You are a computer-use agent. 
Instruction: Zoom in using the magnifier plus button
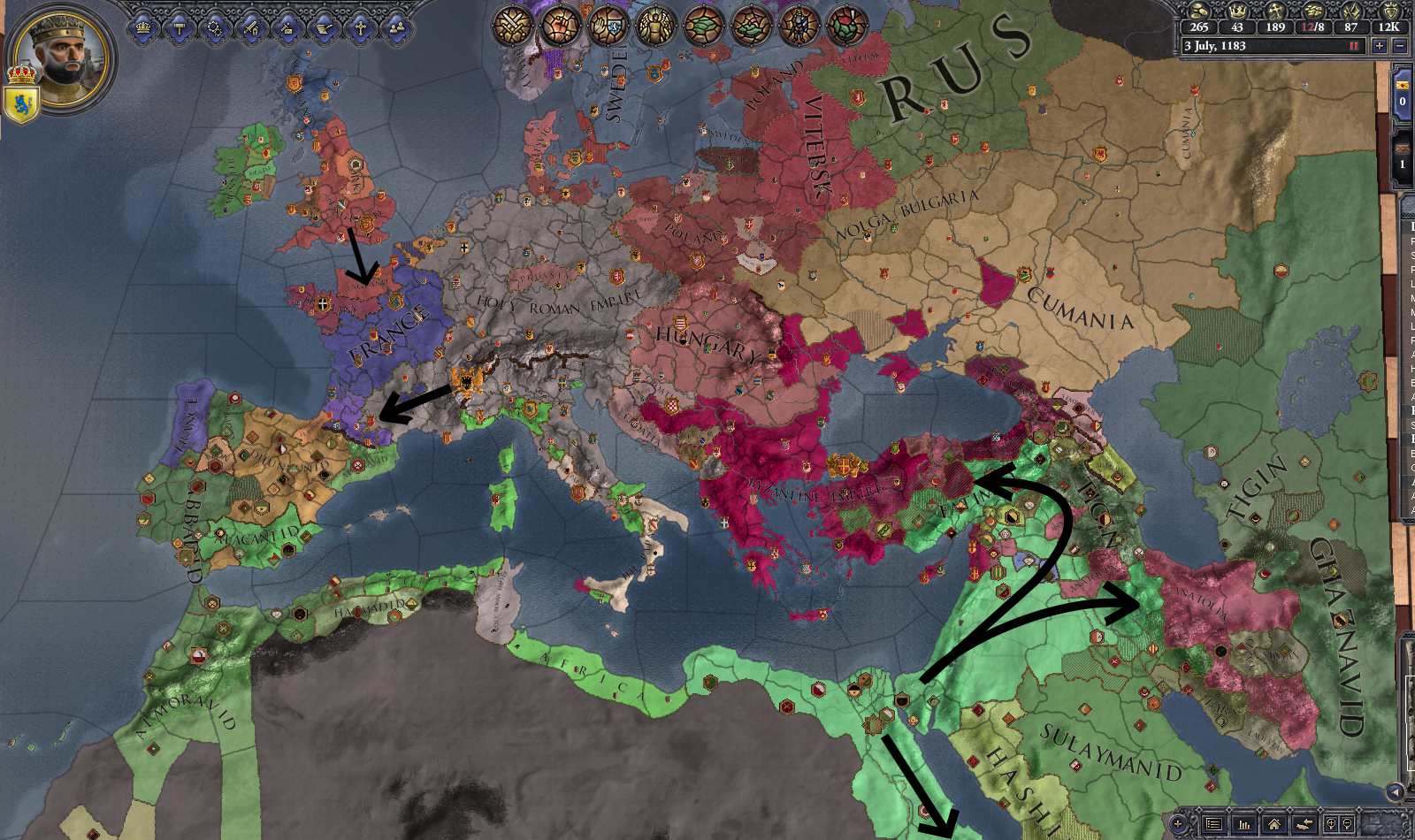click(1332, 823)
